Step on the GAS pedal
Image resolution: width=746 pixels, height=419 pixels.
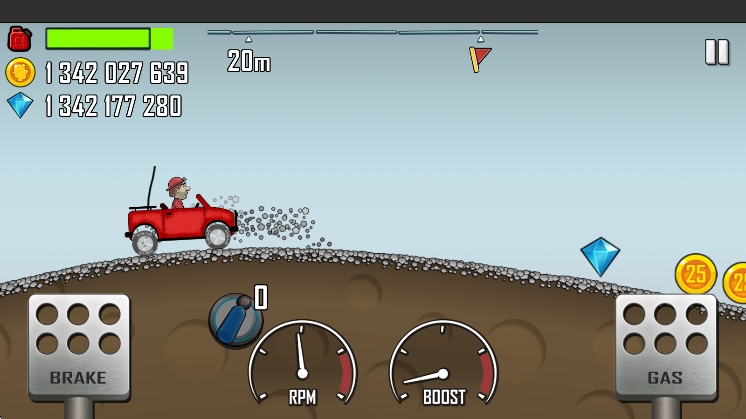point(665,344)
